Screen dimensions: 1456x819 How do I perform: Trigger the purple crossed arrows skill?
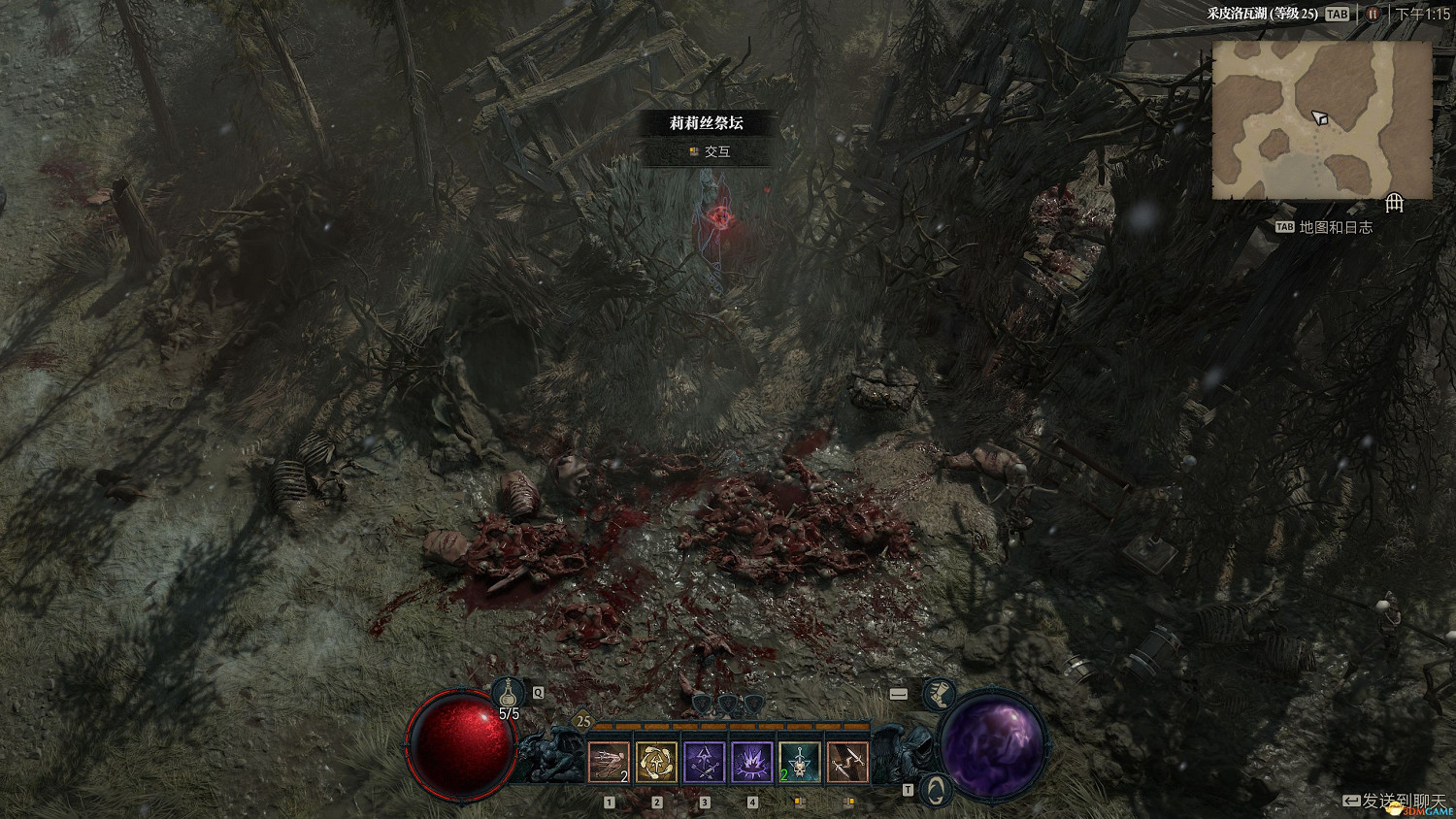pos(704,762)
